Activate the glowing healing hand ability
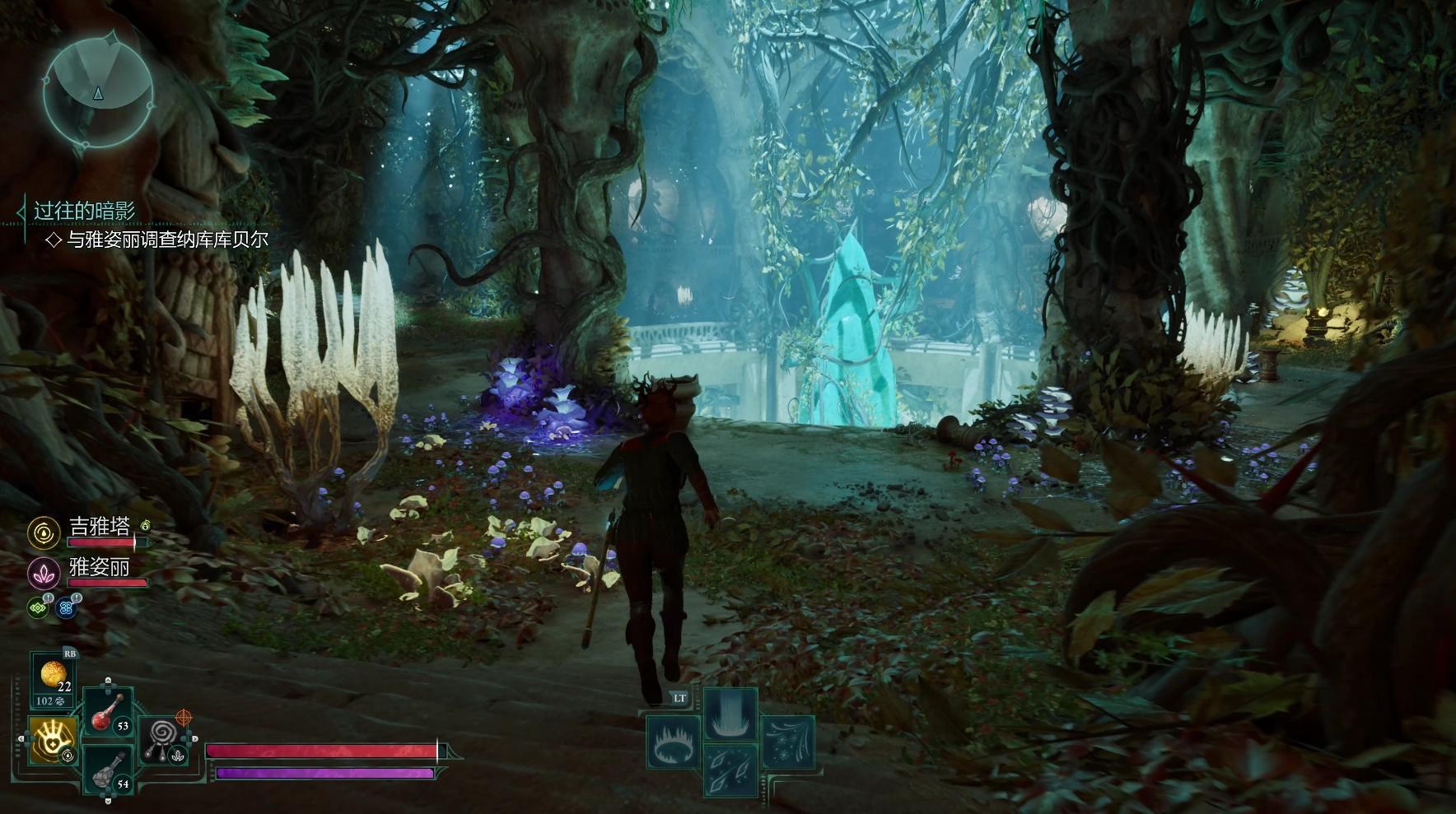 point(54,740)
